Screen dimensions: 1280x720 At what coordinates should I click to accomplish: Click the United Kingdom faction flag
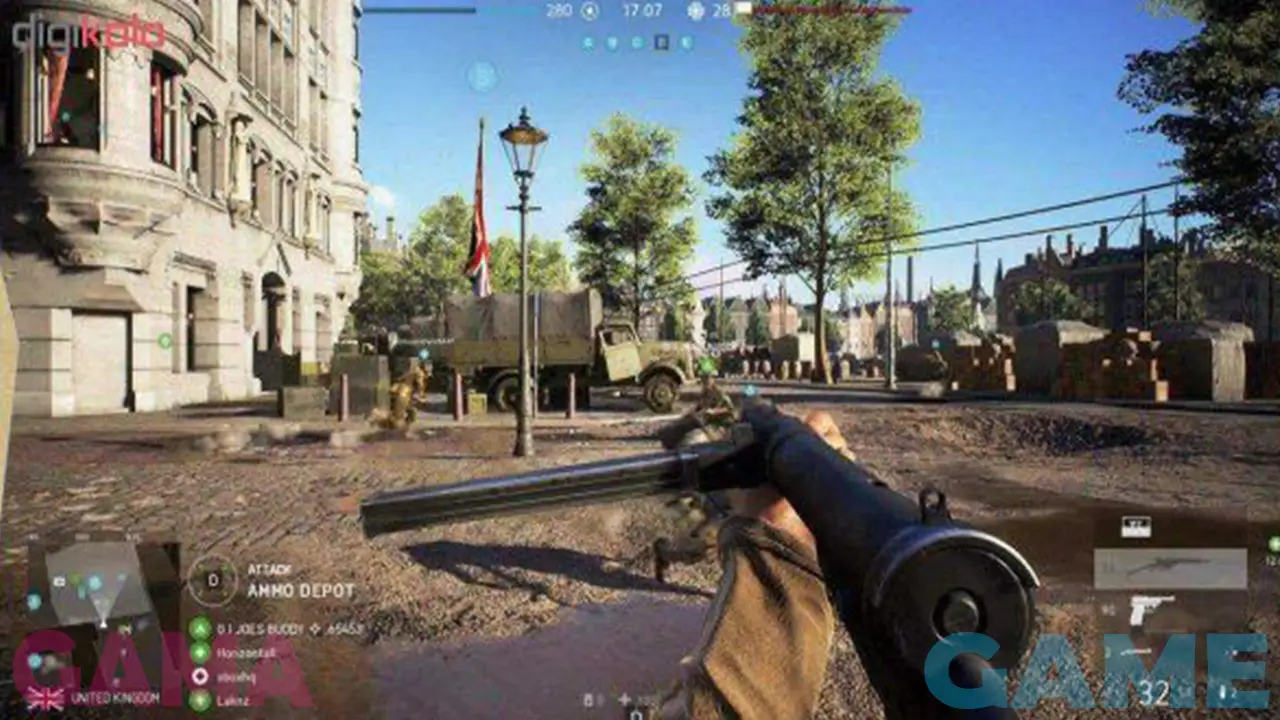45,697
